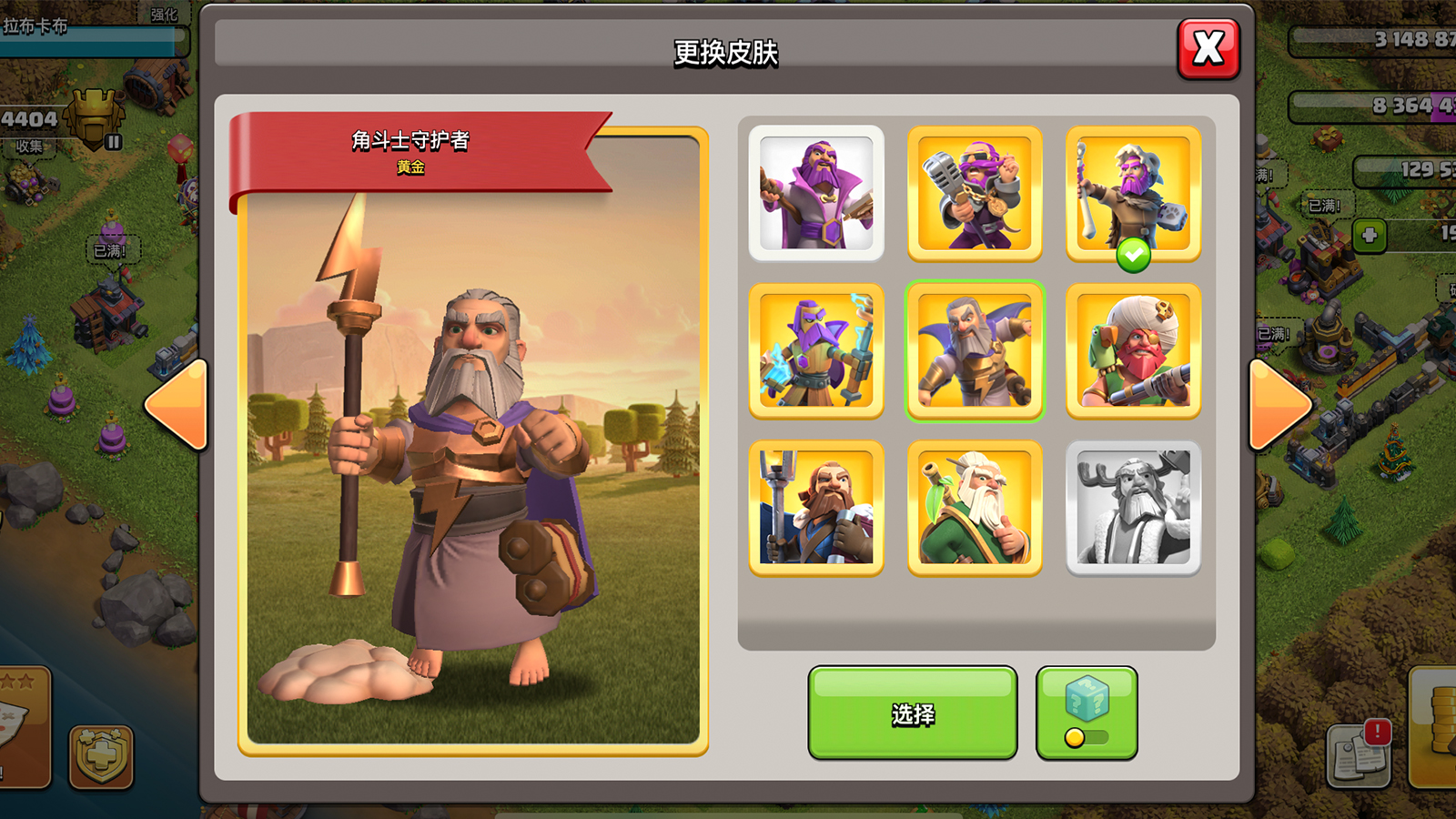Go to the previous hero with left arrow
This screenshot has width=1456, height=819.
177,405
